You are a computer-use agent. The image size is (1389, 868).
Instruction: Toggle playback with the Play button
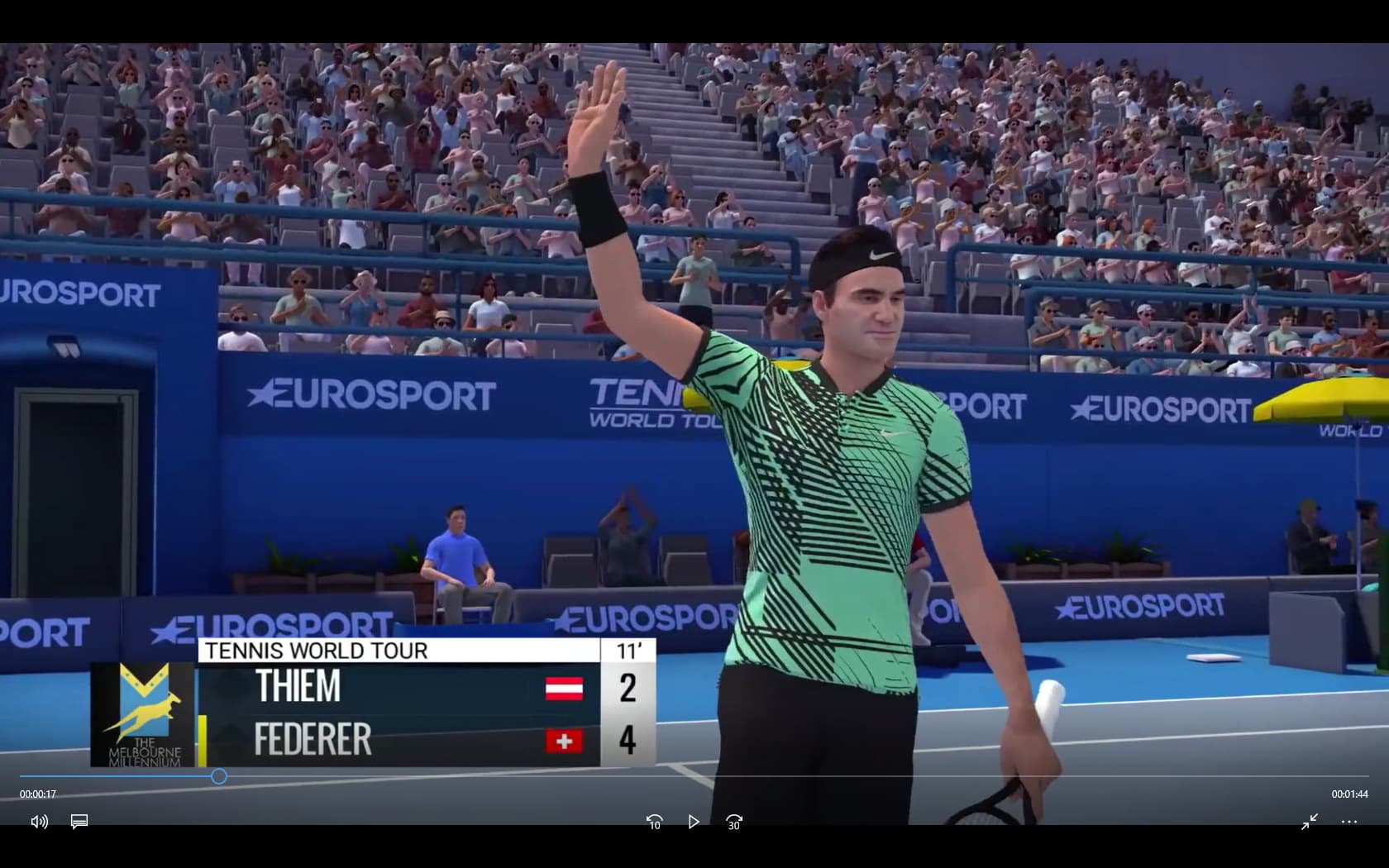(694, 822)
